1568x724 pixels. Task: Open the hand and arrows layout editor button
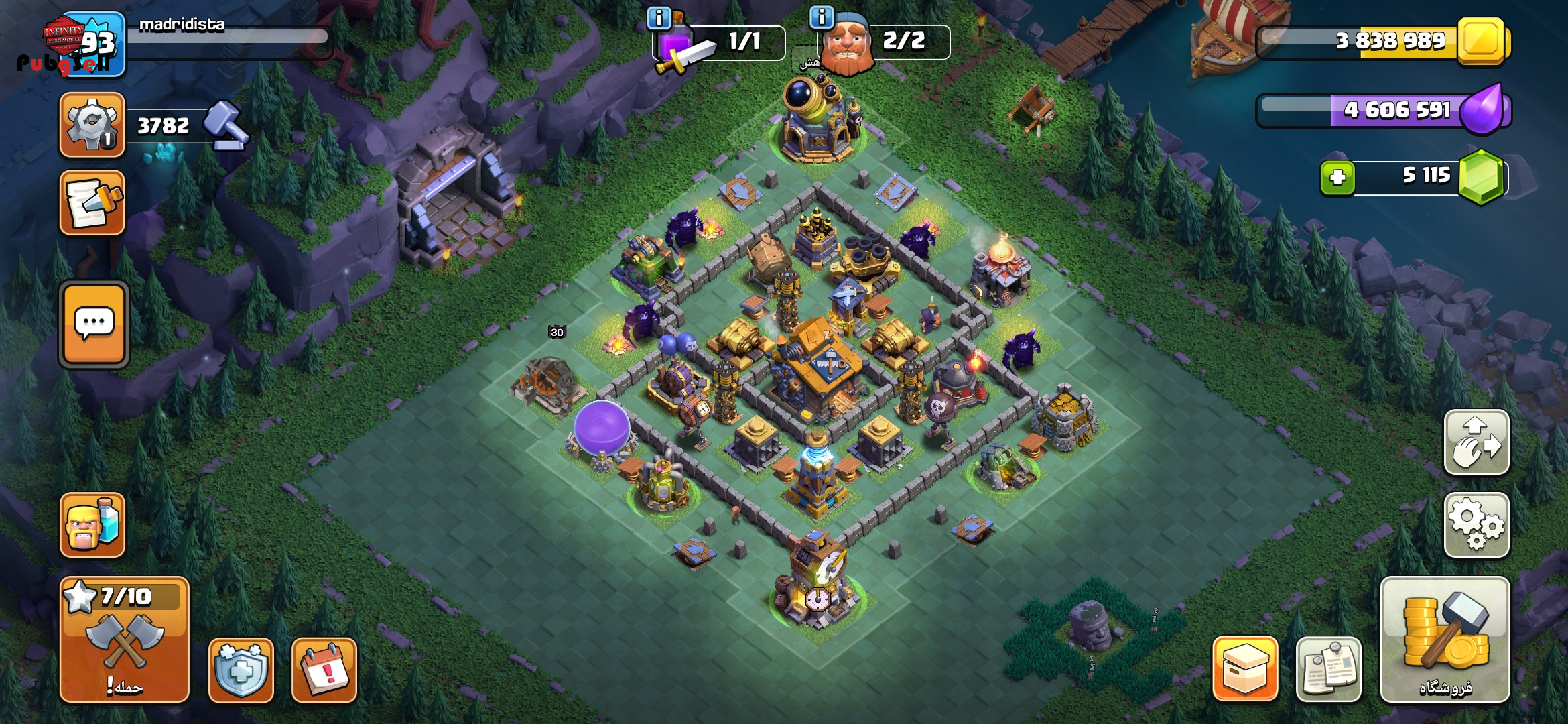(1476, 442)
